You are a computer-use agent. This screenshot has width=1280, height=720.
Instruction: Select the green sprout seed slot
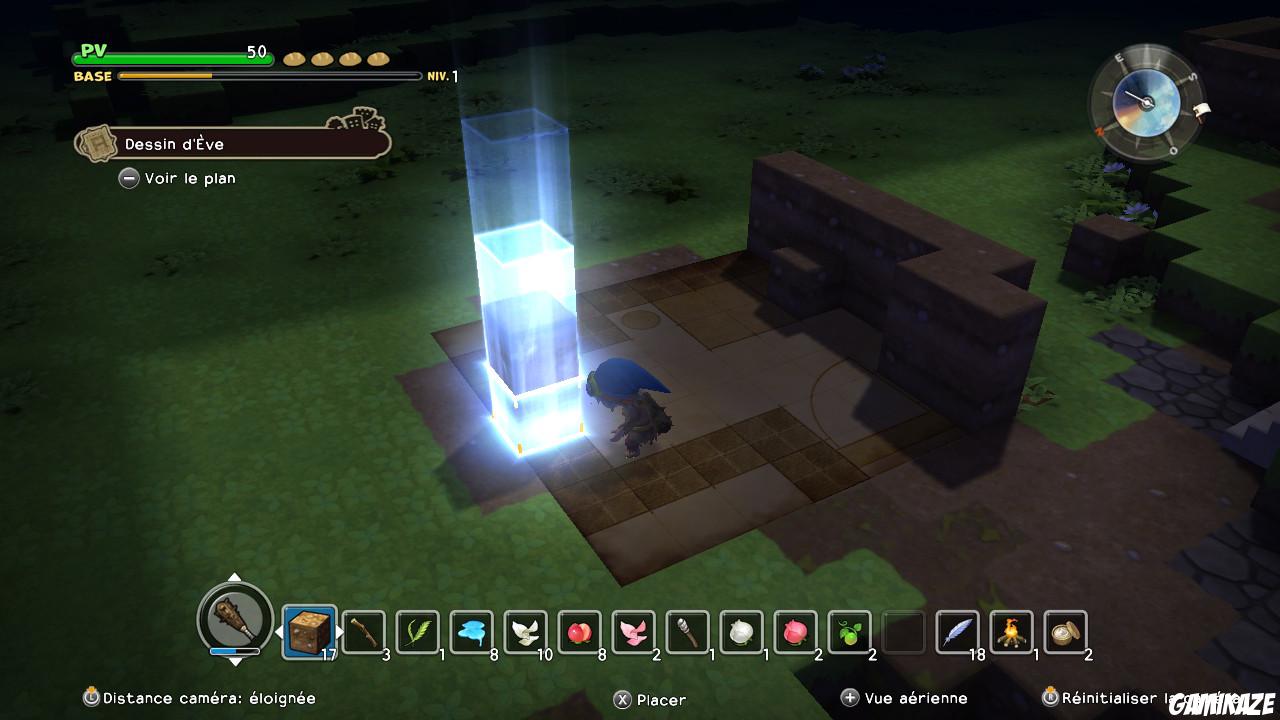tap(850, 630)
